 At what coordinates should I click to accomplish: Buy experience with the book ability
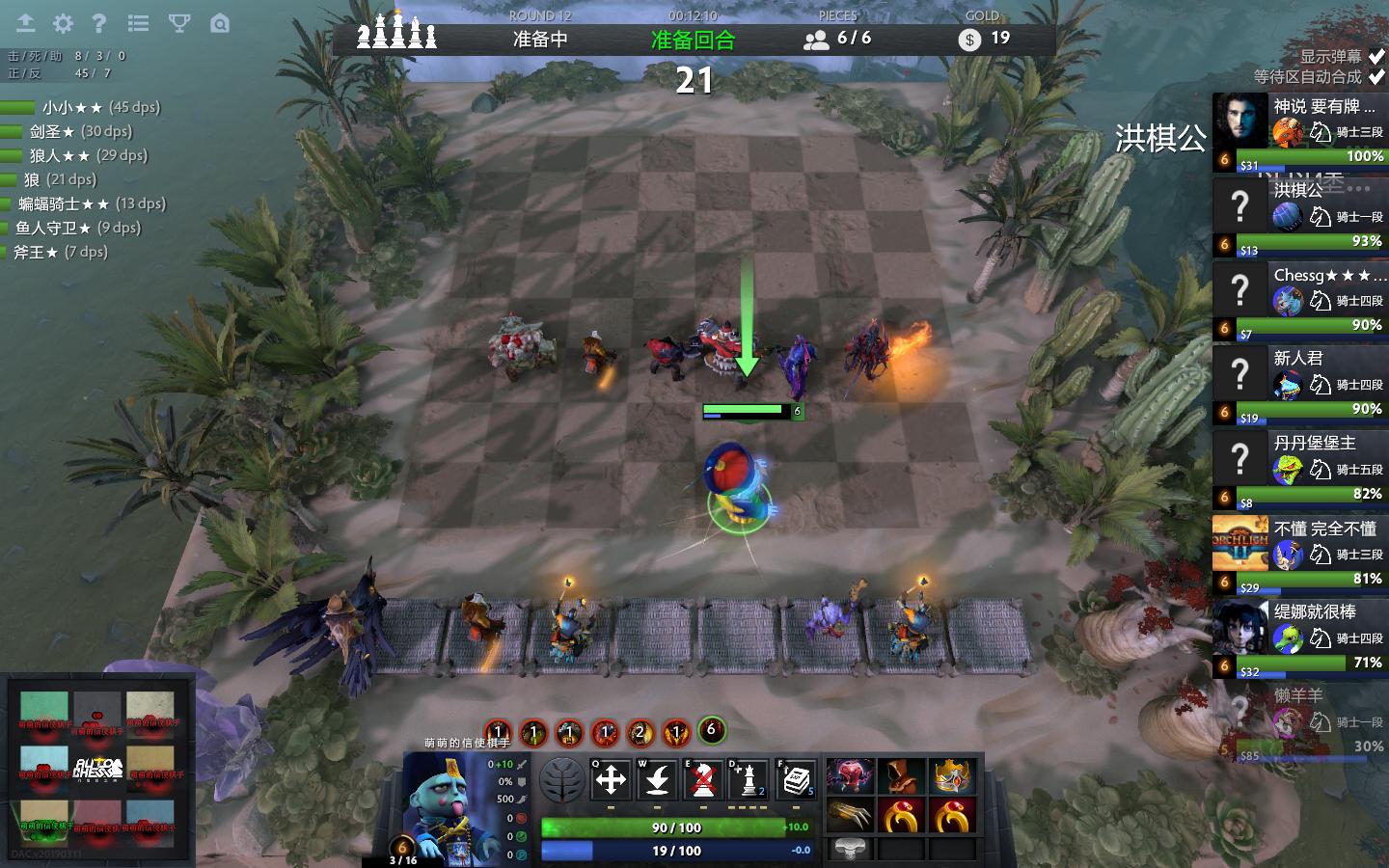click(x=796, y=779)
